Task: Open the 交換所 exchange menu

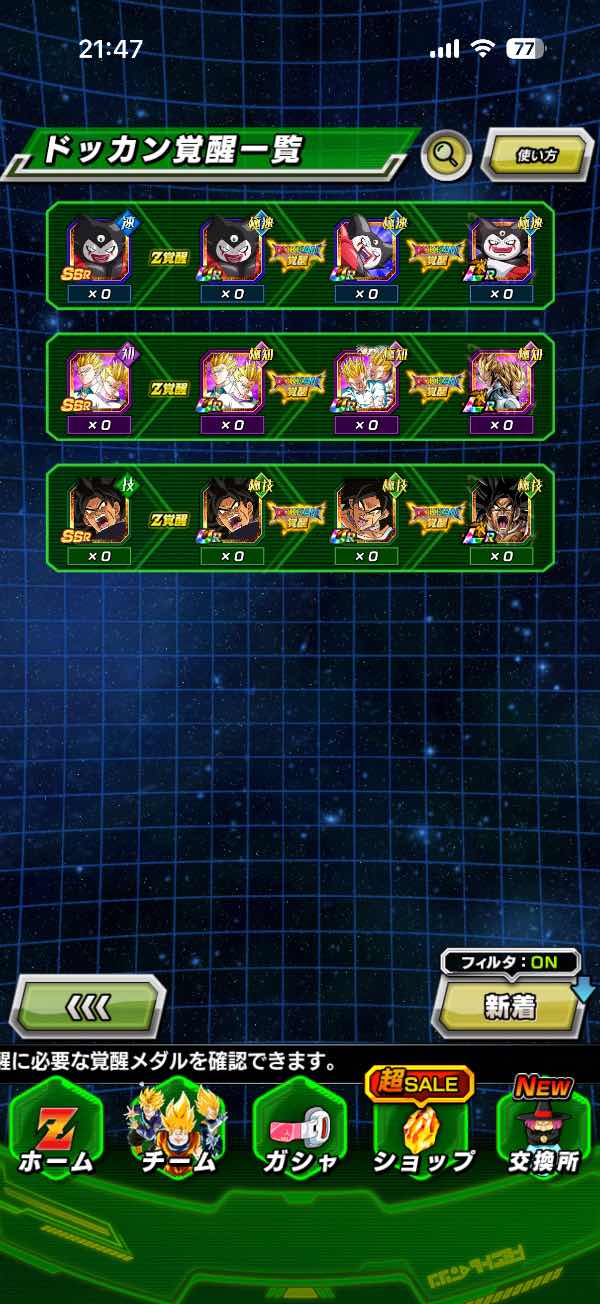Action: pyautogui.click(x=544, y=1135)
